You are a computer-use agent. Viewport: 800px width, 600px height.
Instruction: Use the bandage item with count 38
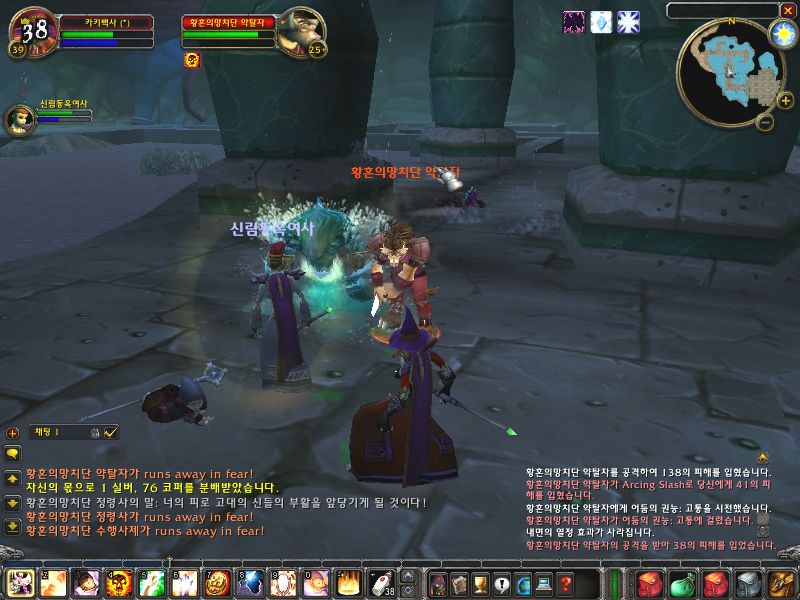[x=381, y=583]
